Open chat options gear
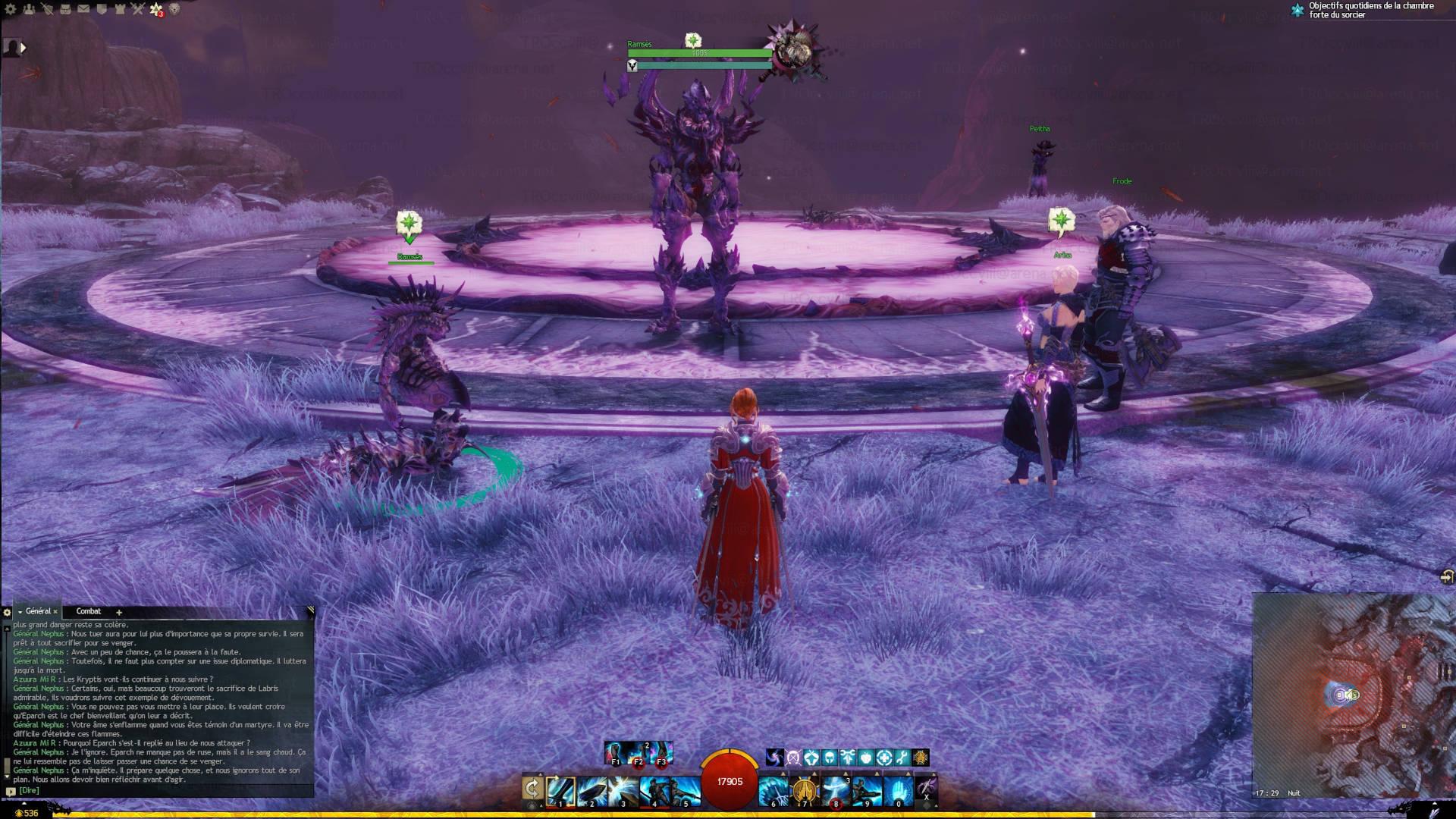Screen dimensions: 1456x819 click(x=7, y=612)
